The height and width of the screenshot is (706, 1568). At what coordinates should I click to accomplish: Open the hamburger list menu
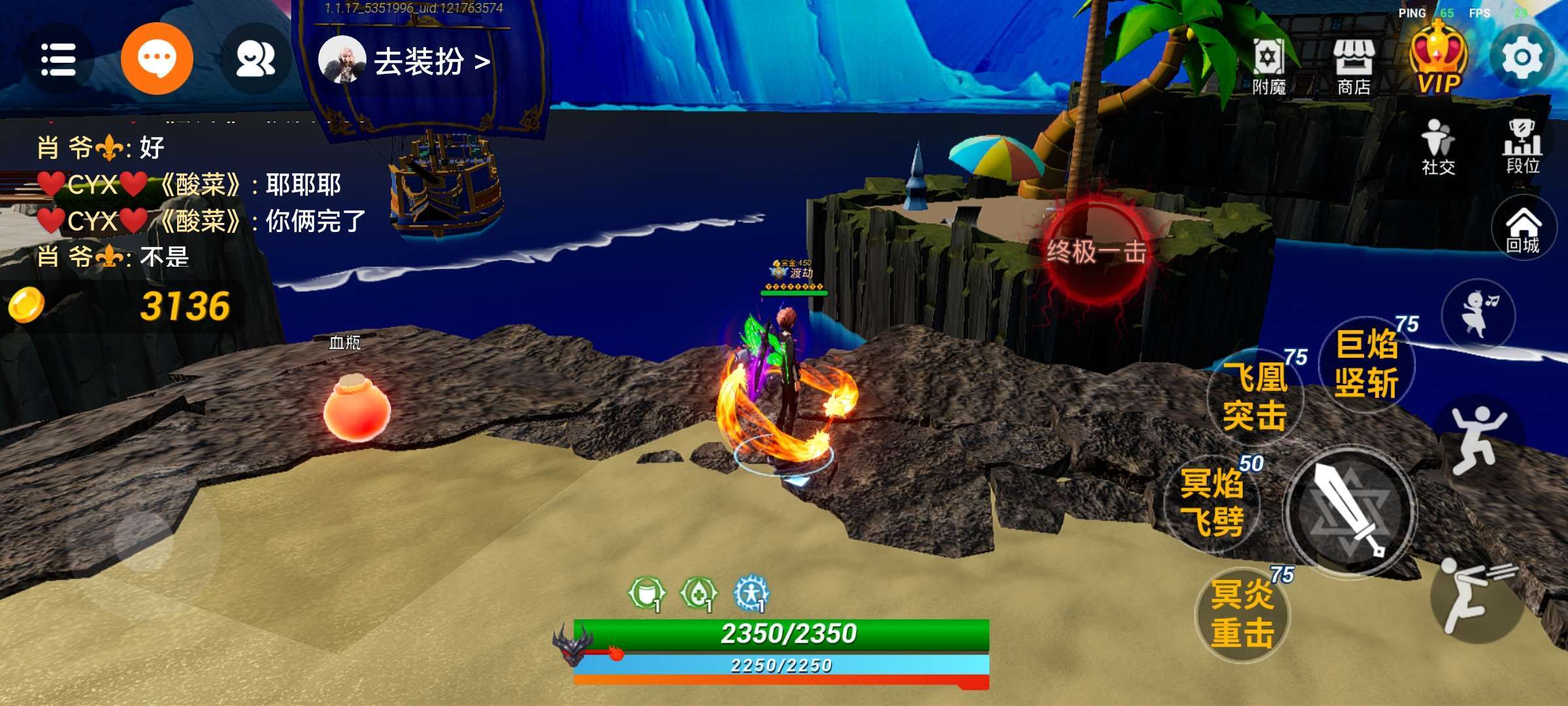point(58,59)
